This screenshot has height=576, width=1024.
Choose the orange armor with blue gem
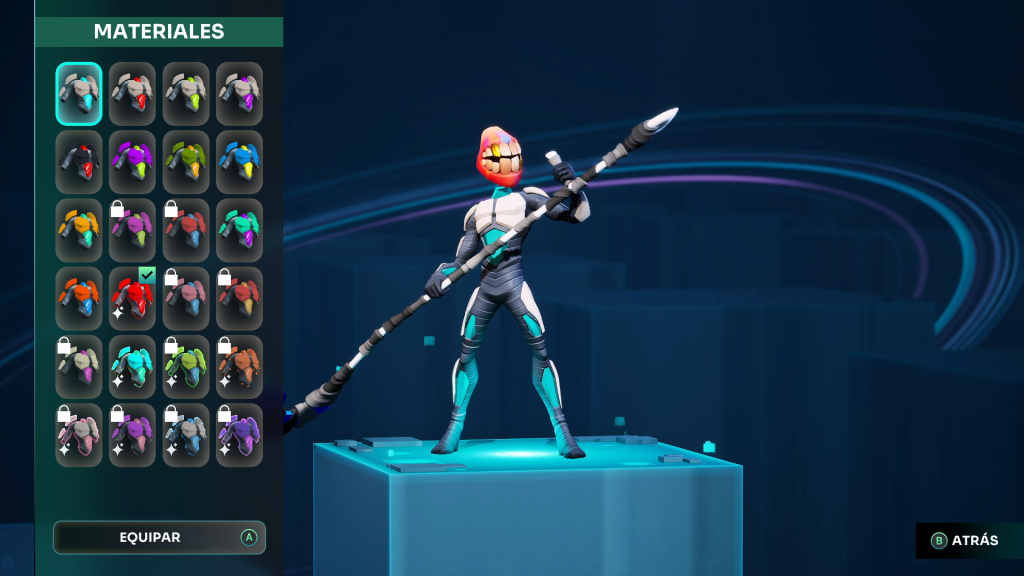(x=79, y=298)
